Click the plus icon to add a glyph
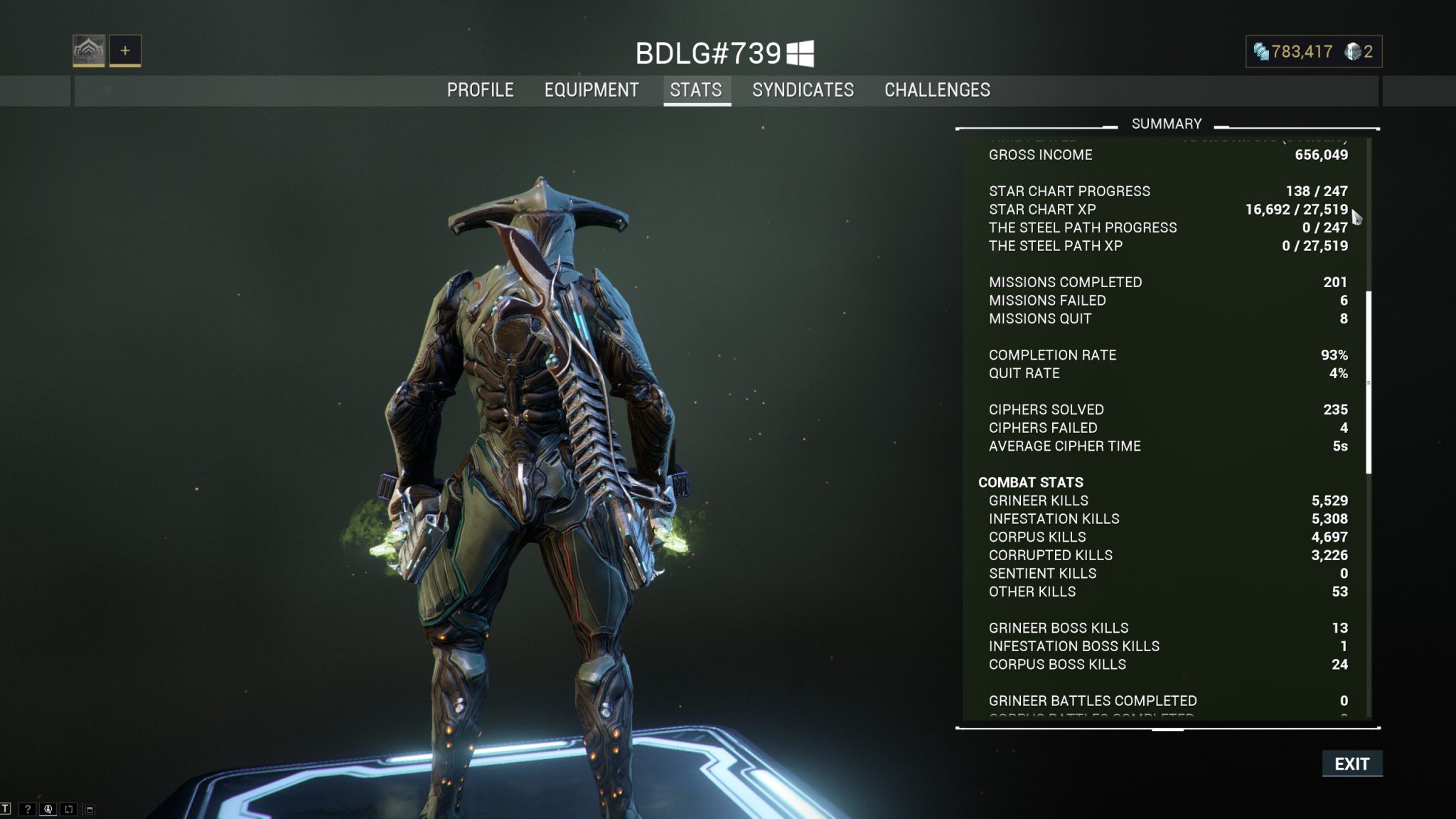1456x819 pixels. click(x=125, y=51)
